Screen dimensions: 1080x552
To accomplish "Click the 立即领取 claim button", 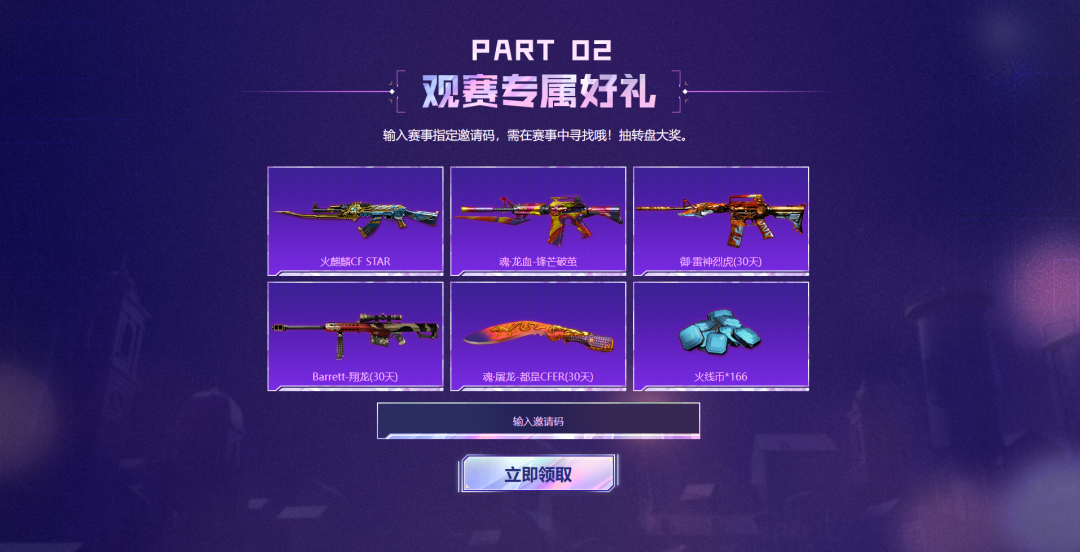I will click(x=538, y=474).
